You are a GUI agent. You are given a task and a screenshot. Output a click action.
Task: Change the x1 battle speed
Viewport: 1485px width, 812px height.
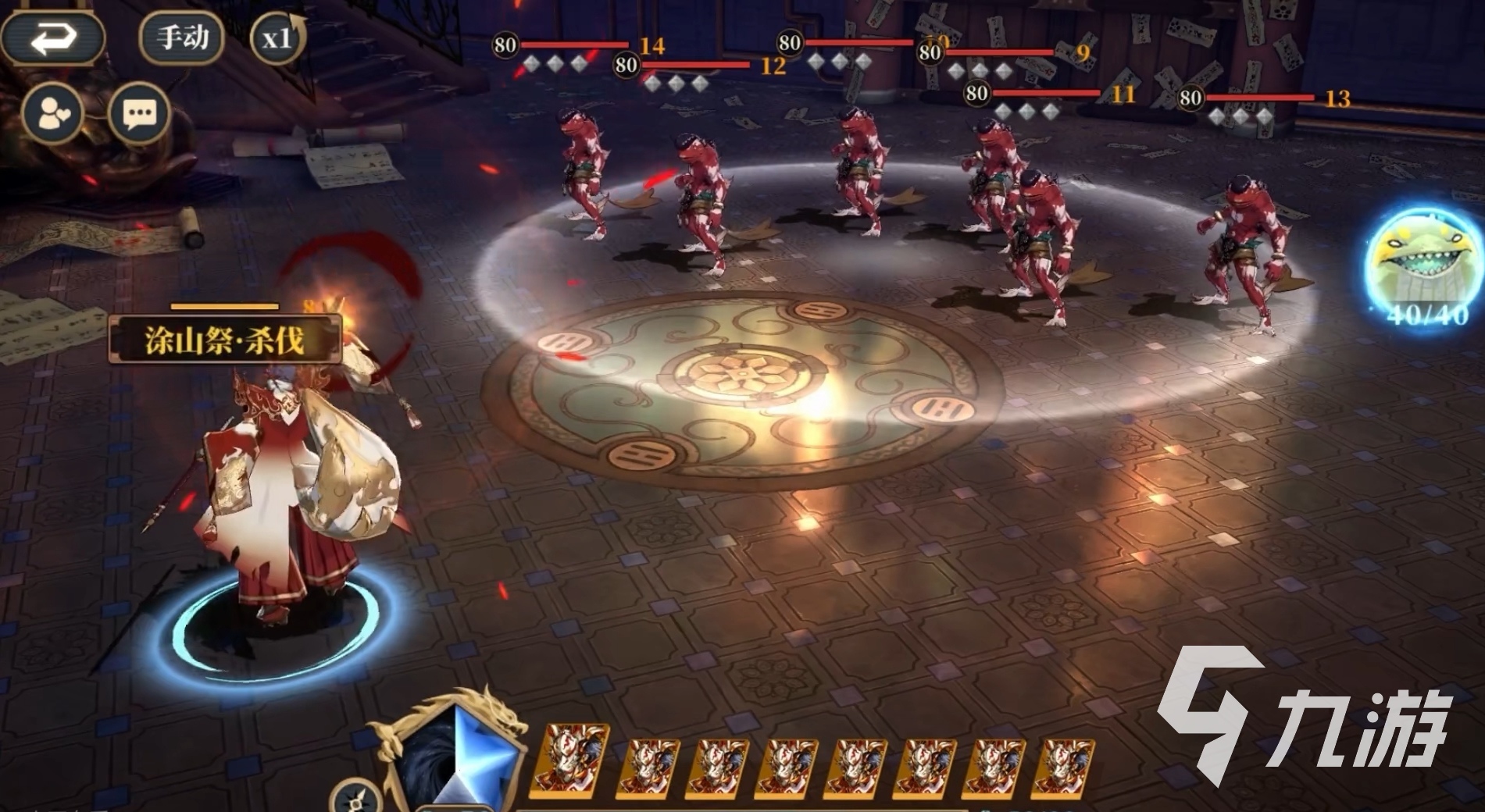point(277,38)
